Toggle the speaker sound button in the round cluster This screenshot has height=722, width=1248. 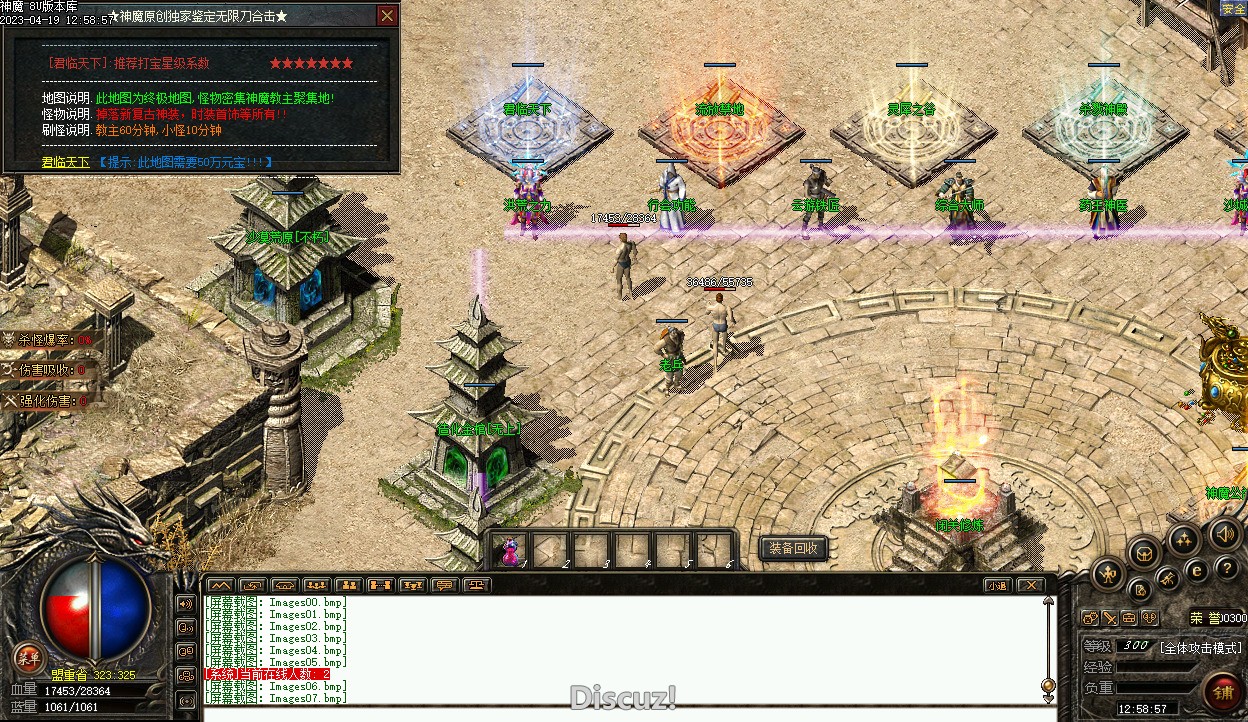click(x=1224, y=534)
